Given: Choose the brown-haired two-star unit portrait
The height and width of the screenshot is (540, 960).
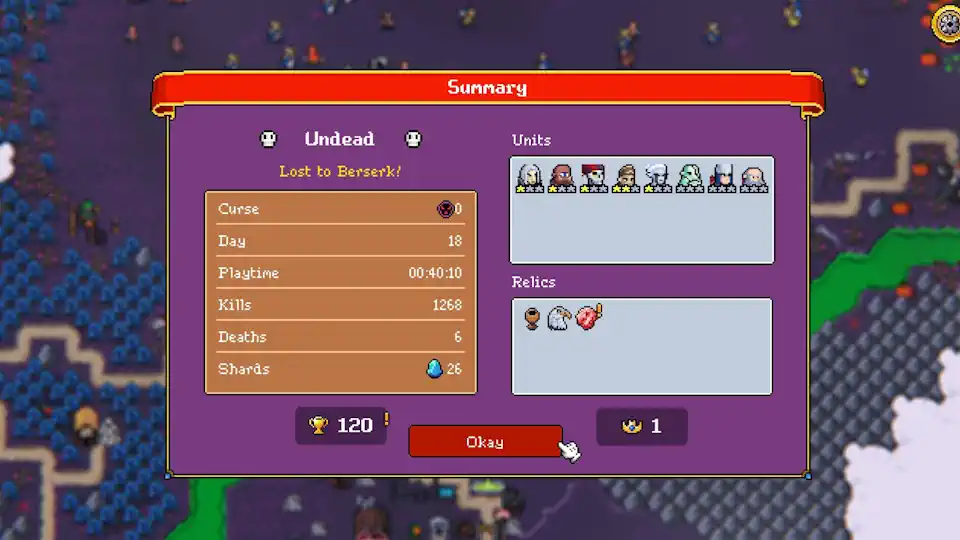Looking at the screenshot, I should 626,177.
